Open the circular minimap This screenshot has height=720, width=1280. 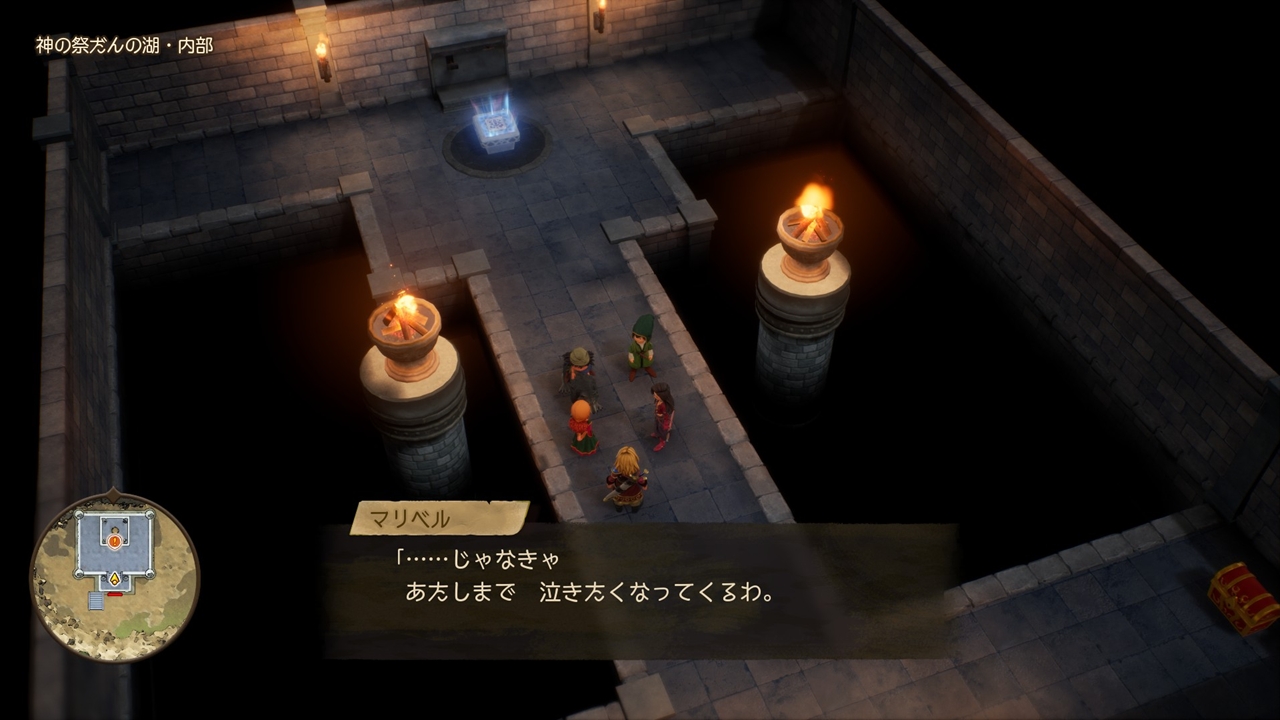pyautogui.click(x=114, y=576)
